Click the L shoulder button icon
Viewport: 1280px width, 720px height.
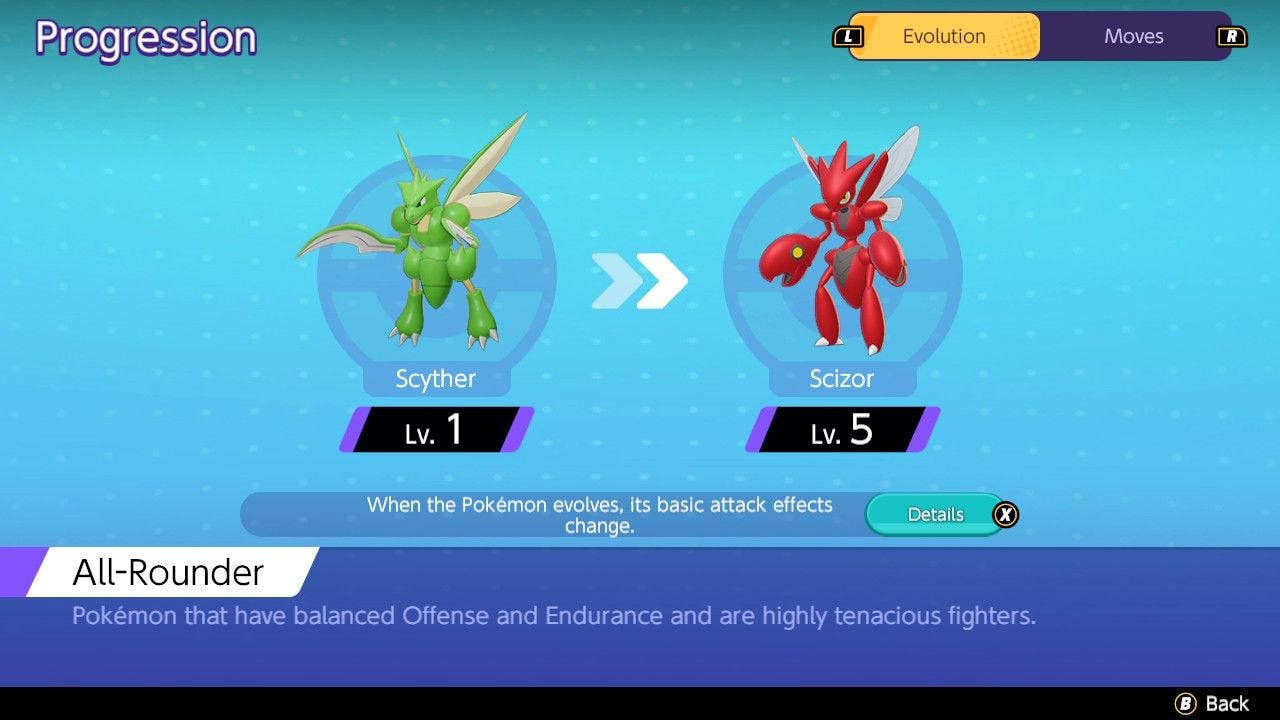coord(850,36)
